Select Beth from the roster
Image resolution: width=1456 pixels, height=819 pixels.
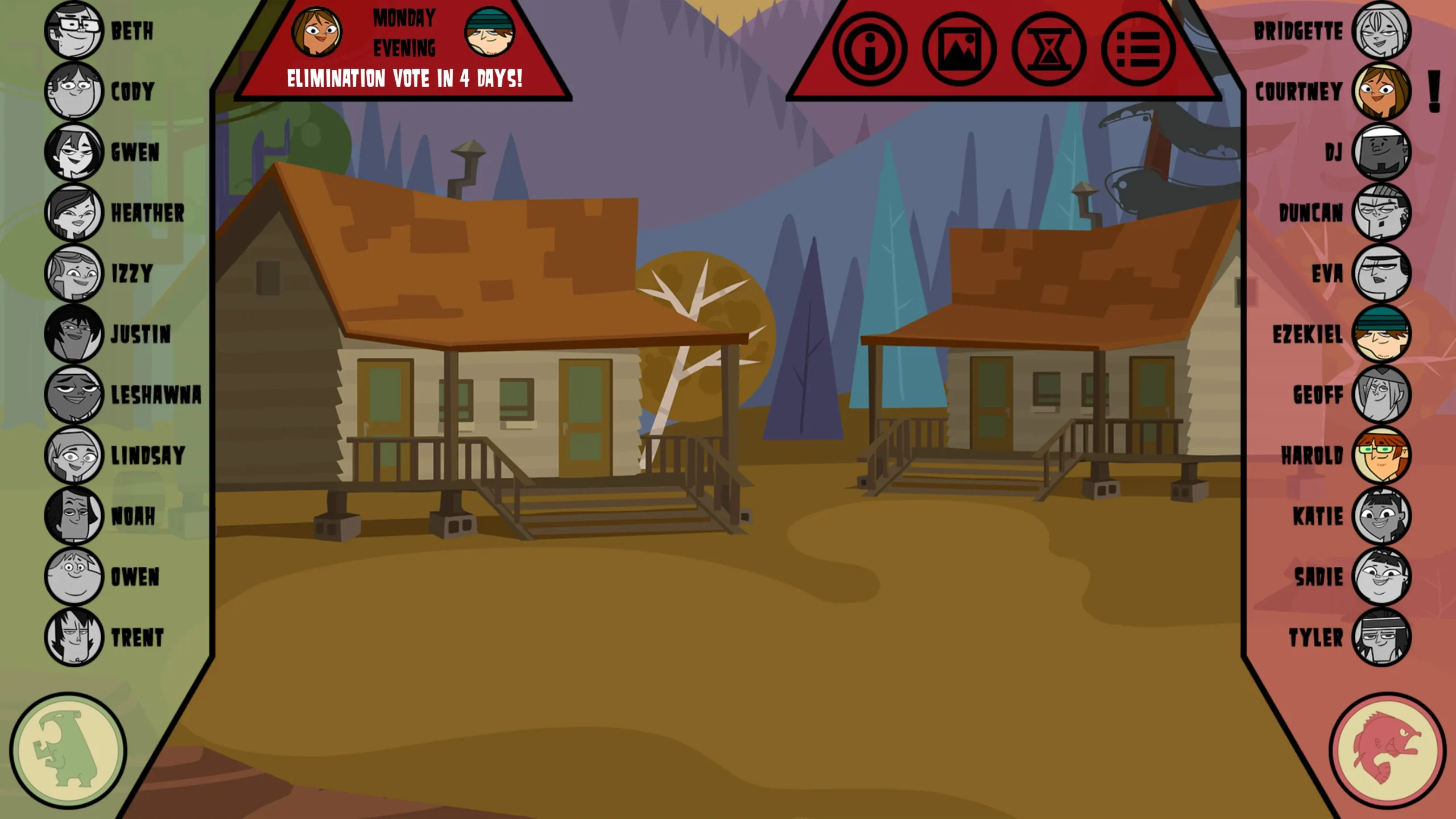(74, 31)
